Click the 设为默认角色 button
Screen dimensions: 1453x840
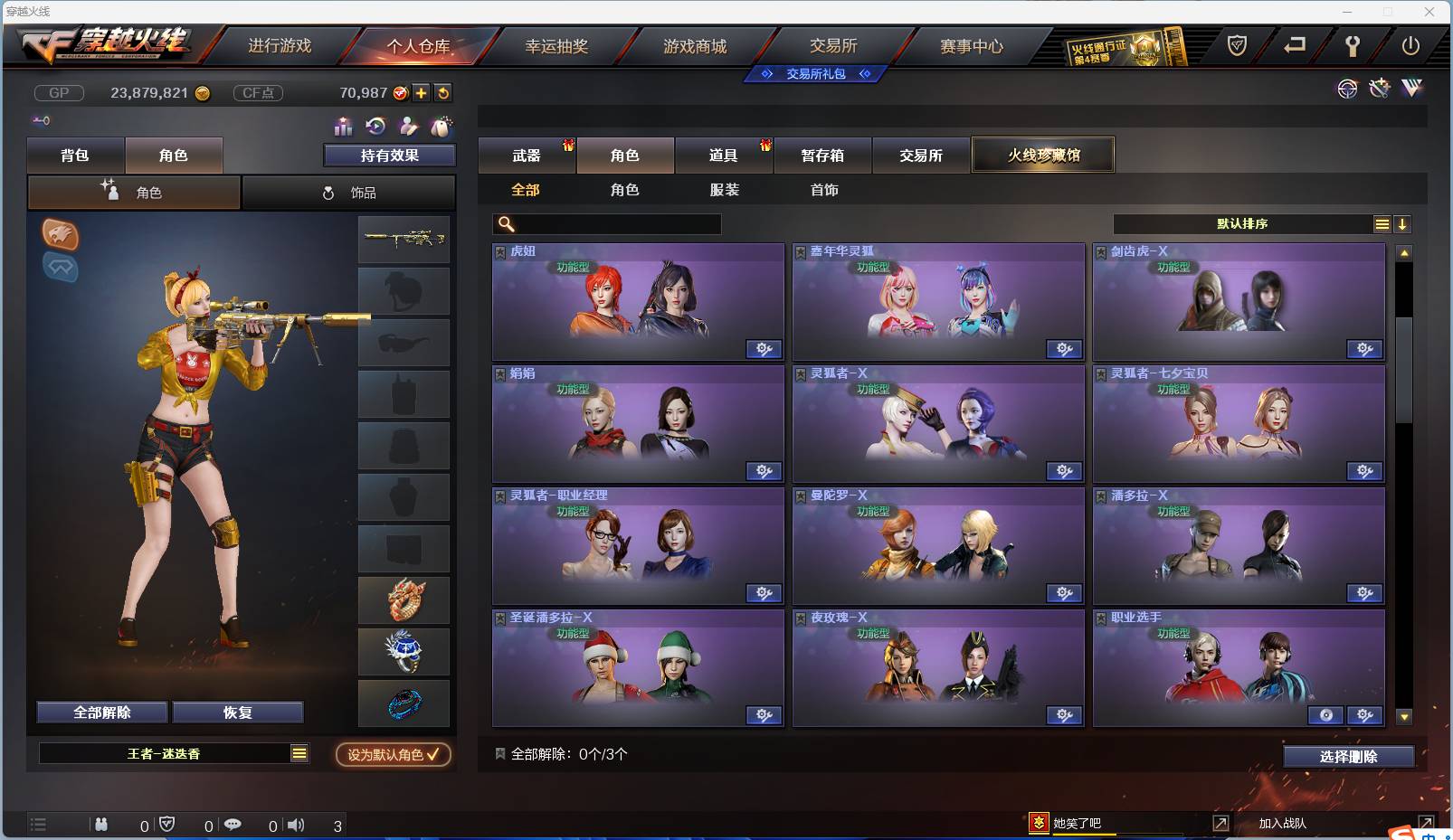click(392, 755)
